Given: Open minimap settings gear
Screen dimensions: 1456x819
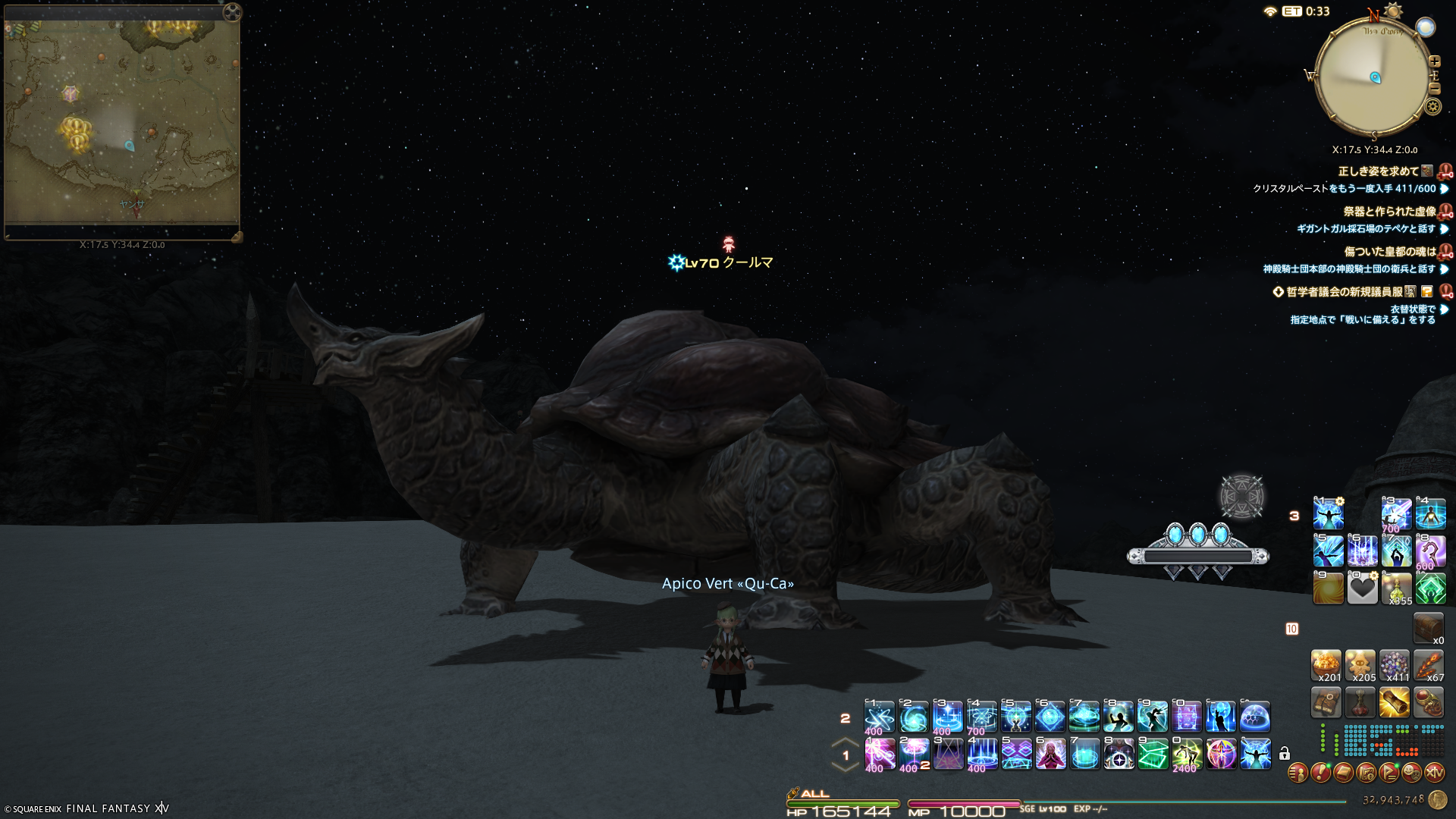Looking at the screenshot, I should [1432, 107].
